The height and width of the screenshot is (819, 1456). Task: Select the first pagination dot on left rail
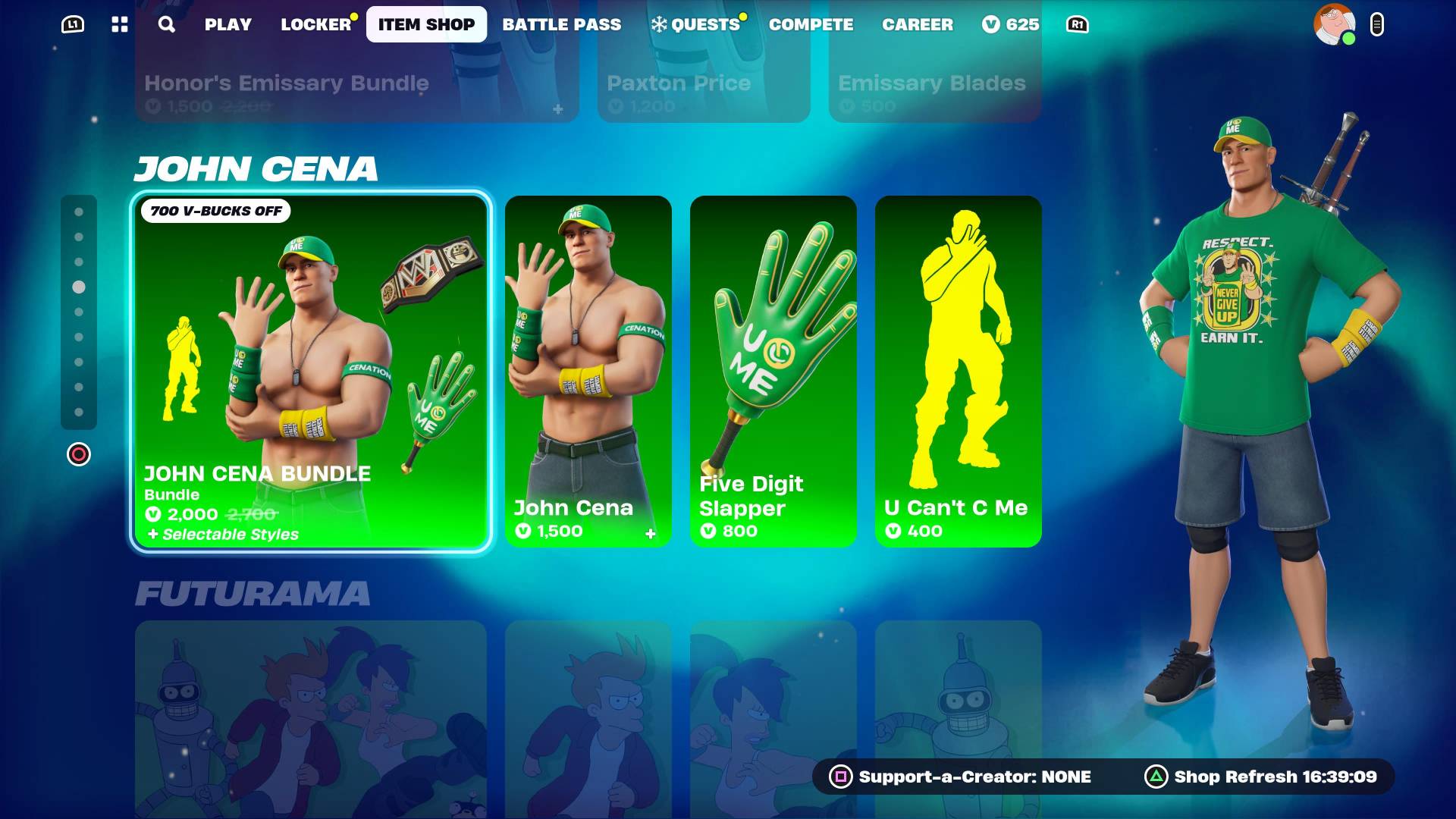pyautogui.click(x=79, y=212)
